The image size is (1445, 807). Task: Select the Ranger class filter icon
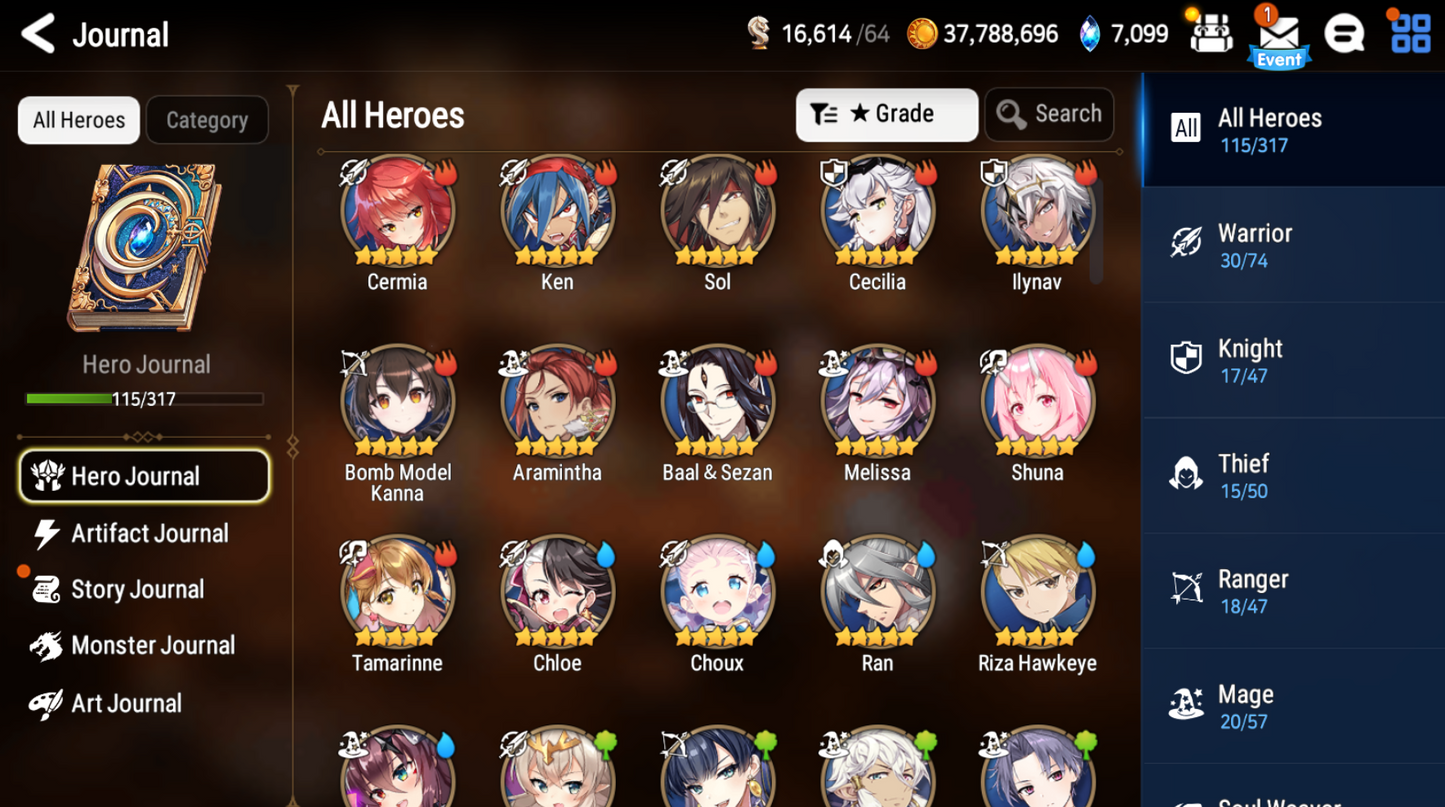click(x=1186, y=589)
